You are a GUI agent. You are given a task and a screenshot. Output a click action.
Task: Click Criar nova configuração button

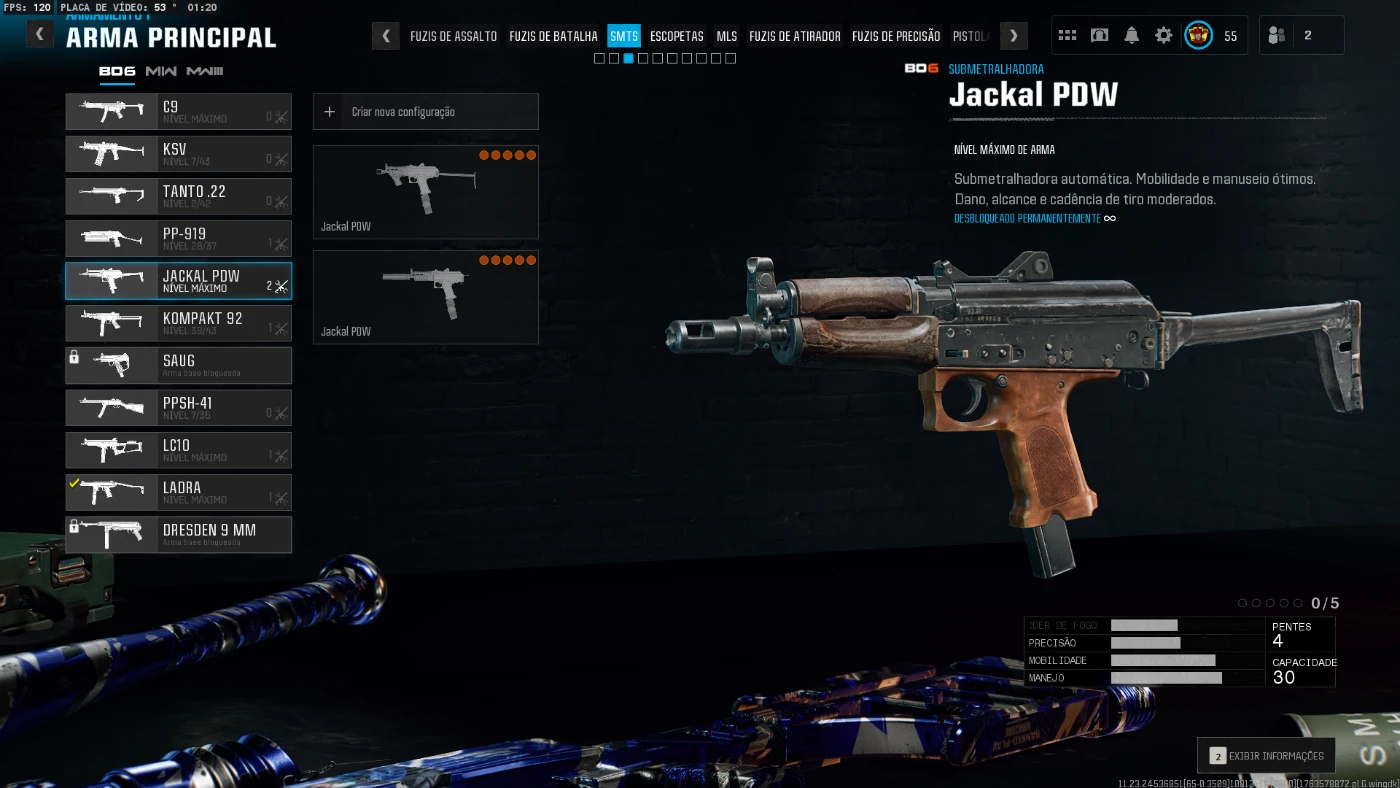(x=425, y=112)
